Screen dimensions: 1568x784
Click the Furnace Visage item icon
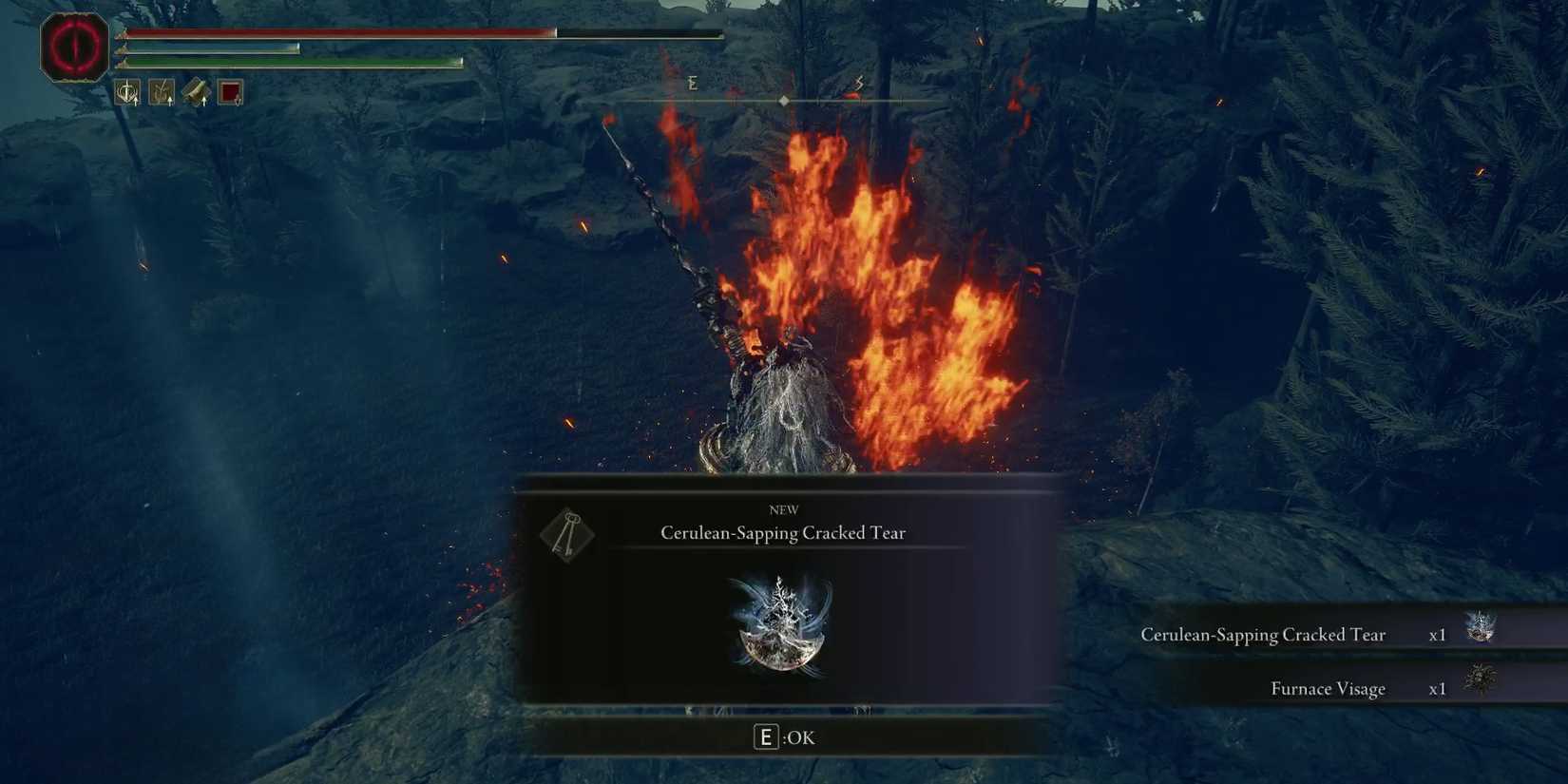click(x=1480, y=682)
